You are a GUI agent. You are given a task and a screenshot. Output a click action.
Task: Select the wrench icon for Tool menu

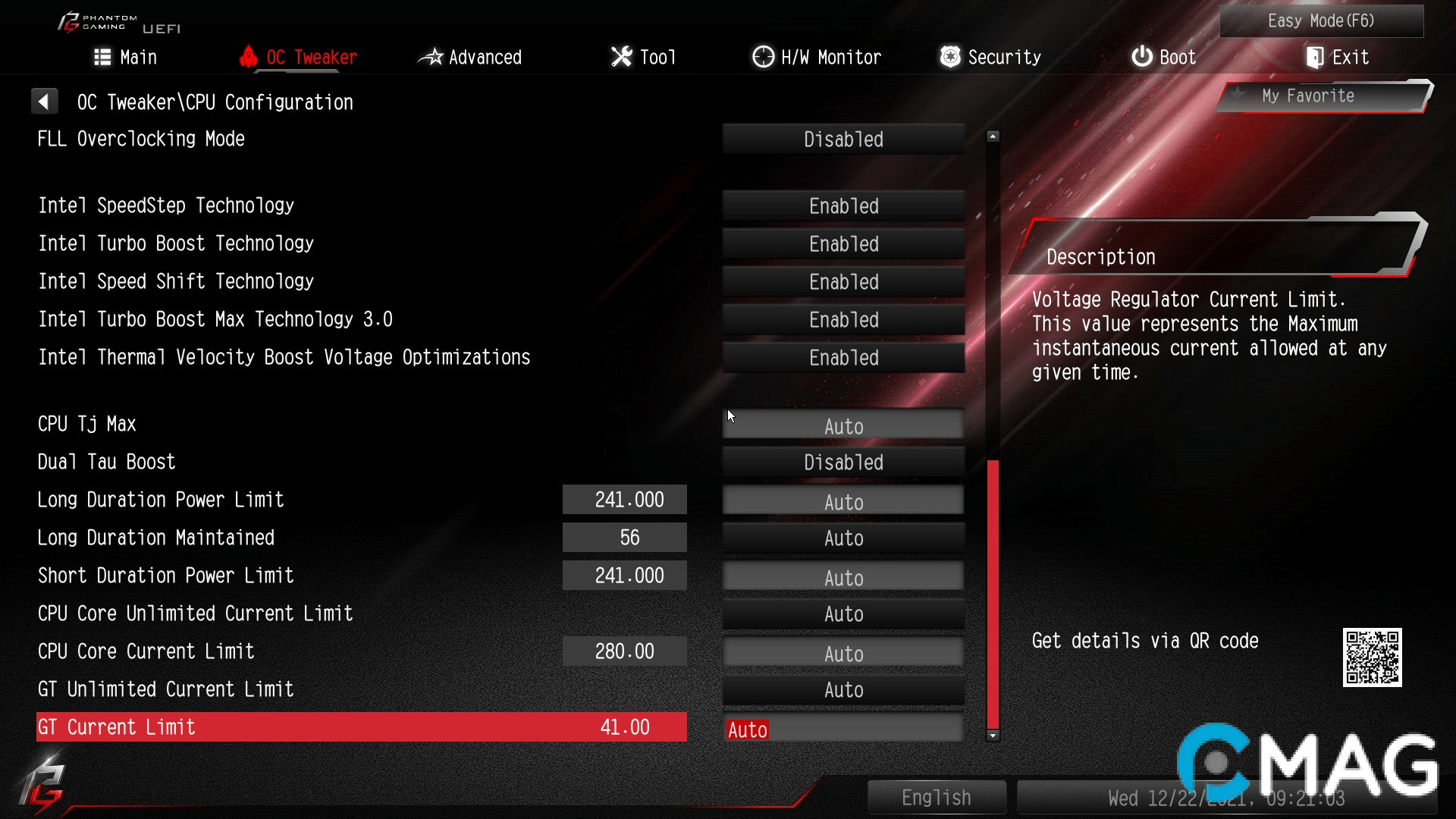pos(620,56)
